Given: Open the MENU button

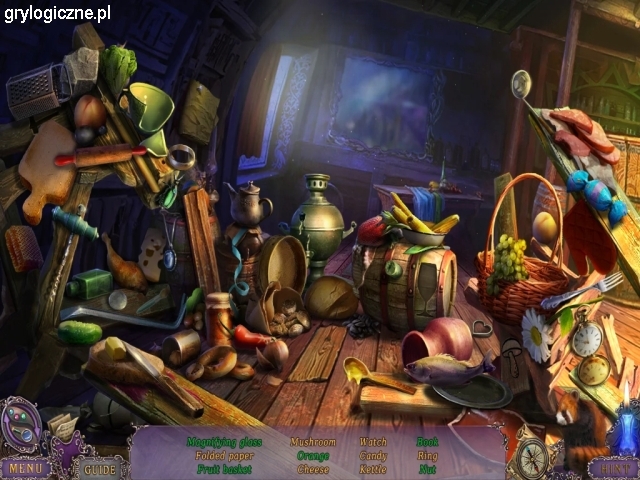Looking at the screenshot, I should click(x=25, y=467).
